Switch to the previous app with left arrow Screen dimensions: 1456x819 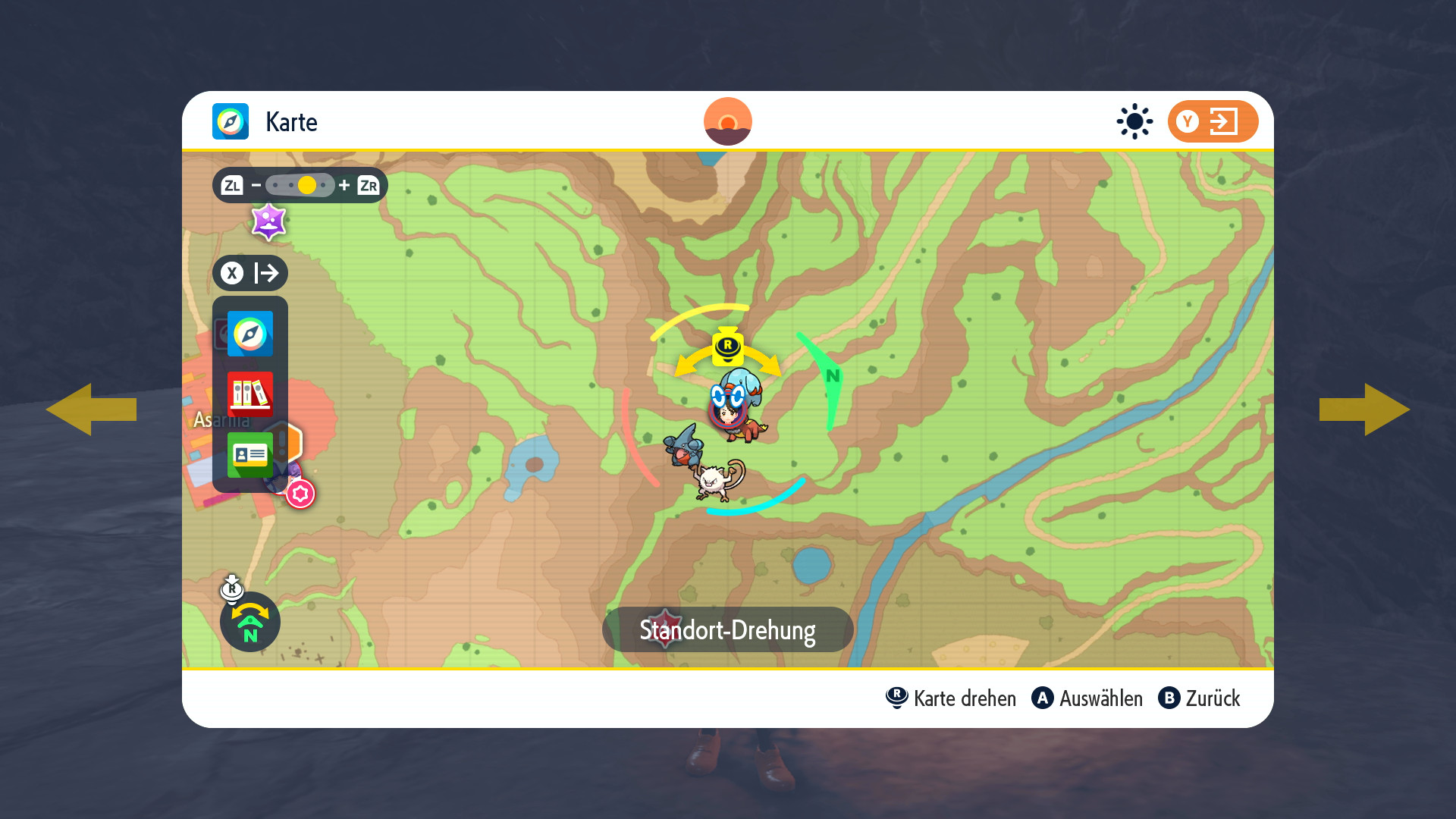[x=91, y=409]
